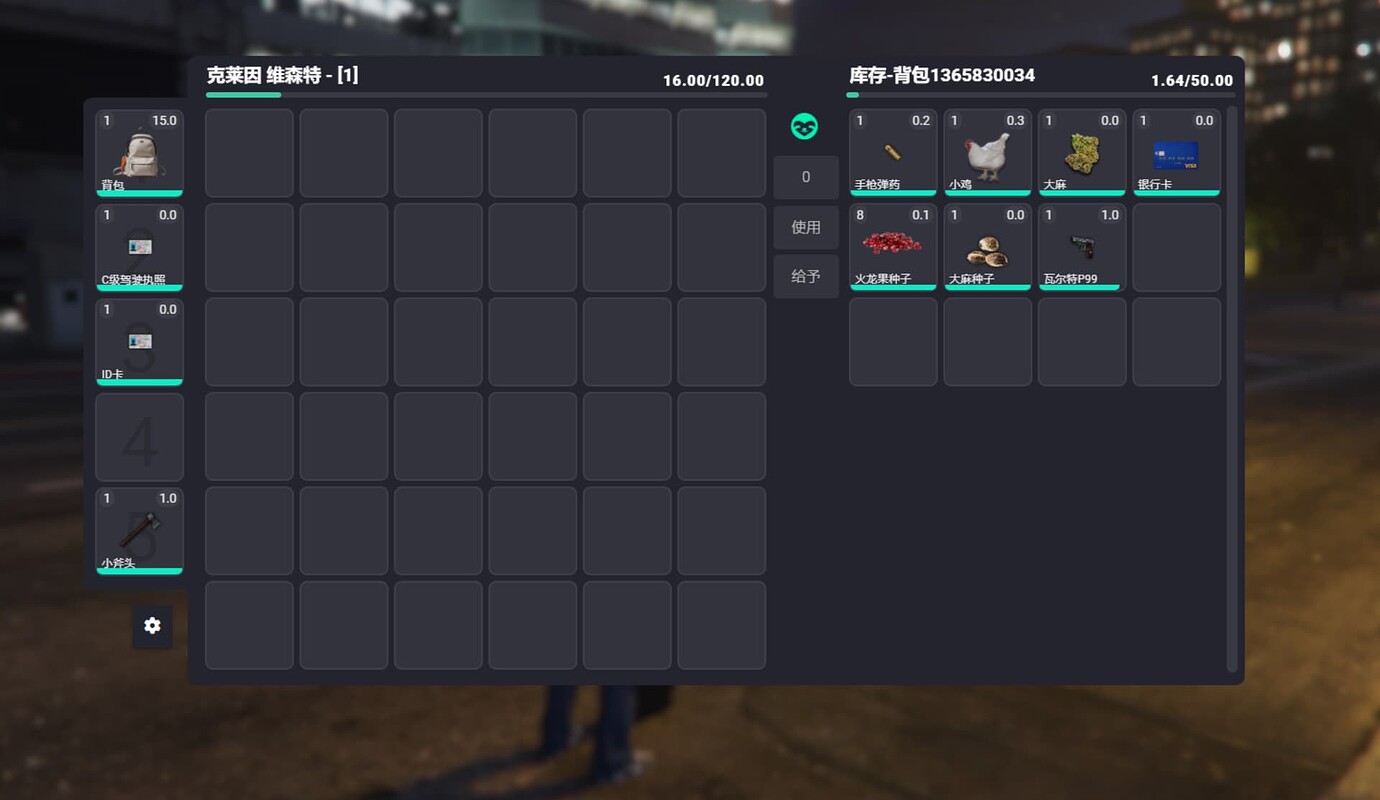Click the 库存-背包1365830034 panel header
The height and width of the screenshot is (800, 1380).
click(940, 74)
